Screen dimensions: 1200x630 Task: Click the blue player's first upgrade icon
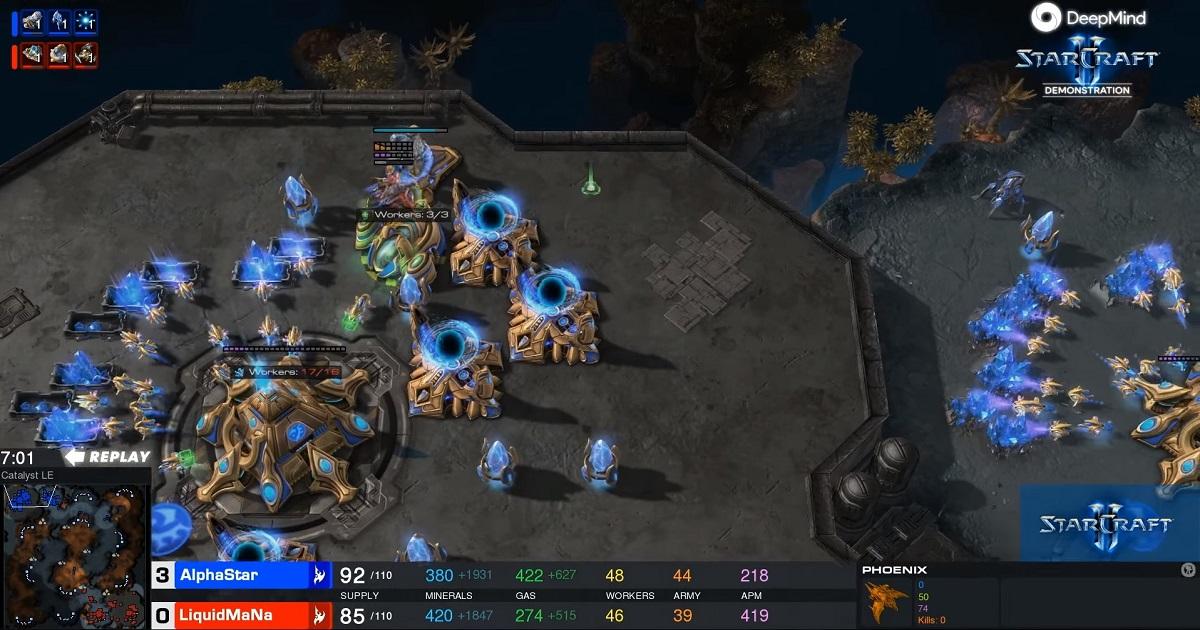[34, 19]
